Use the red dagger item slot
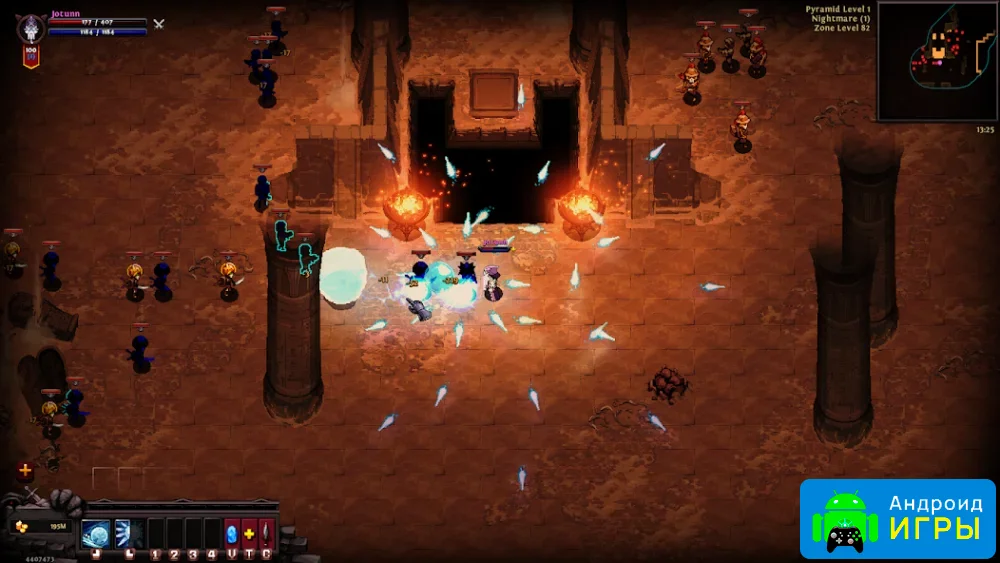This screenshot has width=1000, height=563. [266, 534]
